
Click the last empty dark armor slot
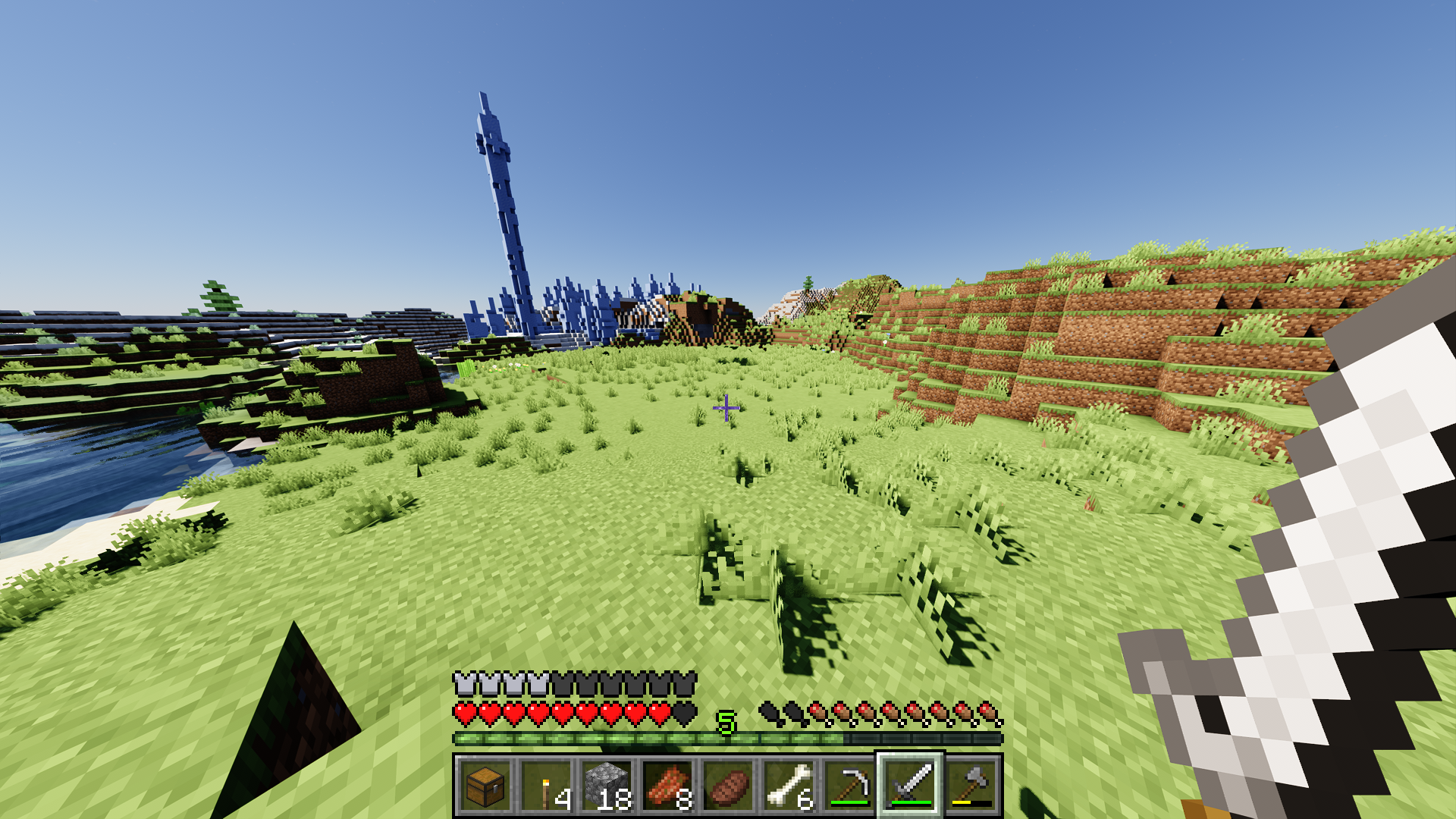pos(685,684)
